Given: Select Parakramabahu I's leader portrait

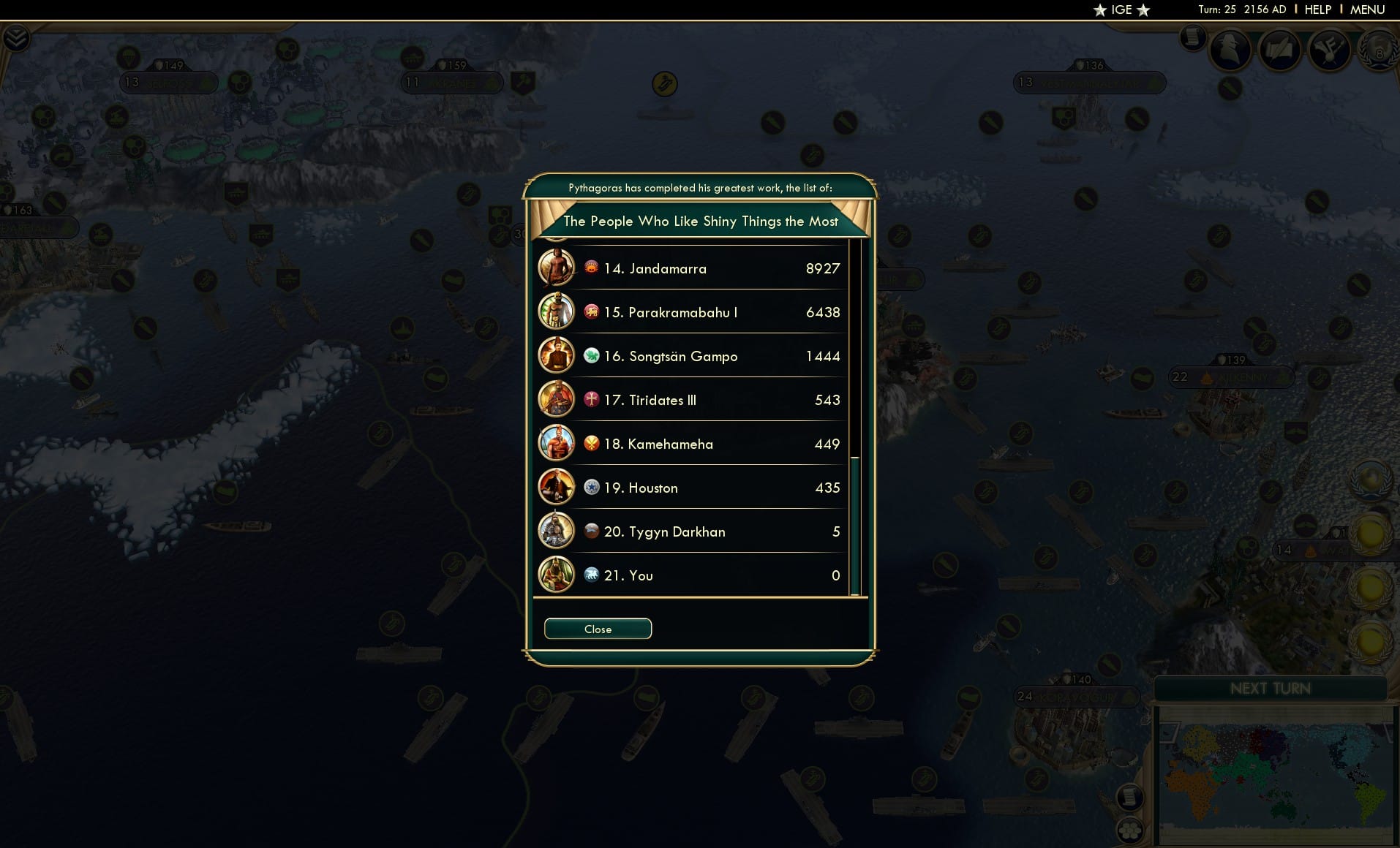Looking at the screenshot, I should point(557,311).
